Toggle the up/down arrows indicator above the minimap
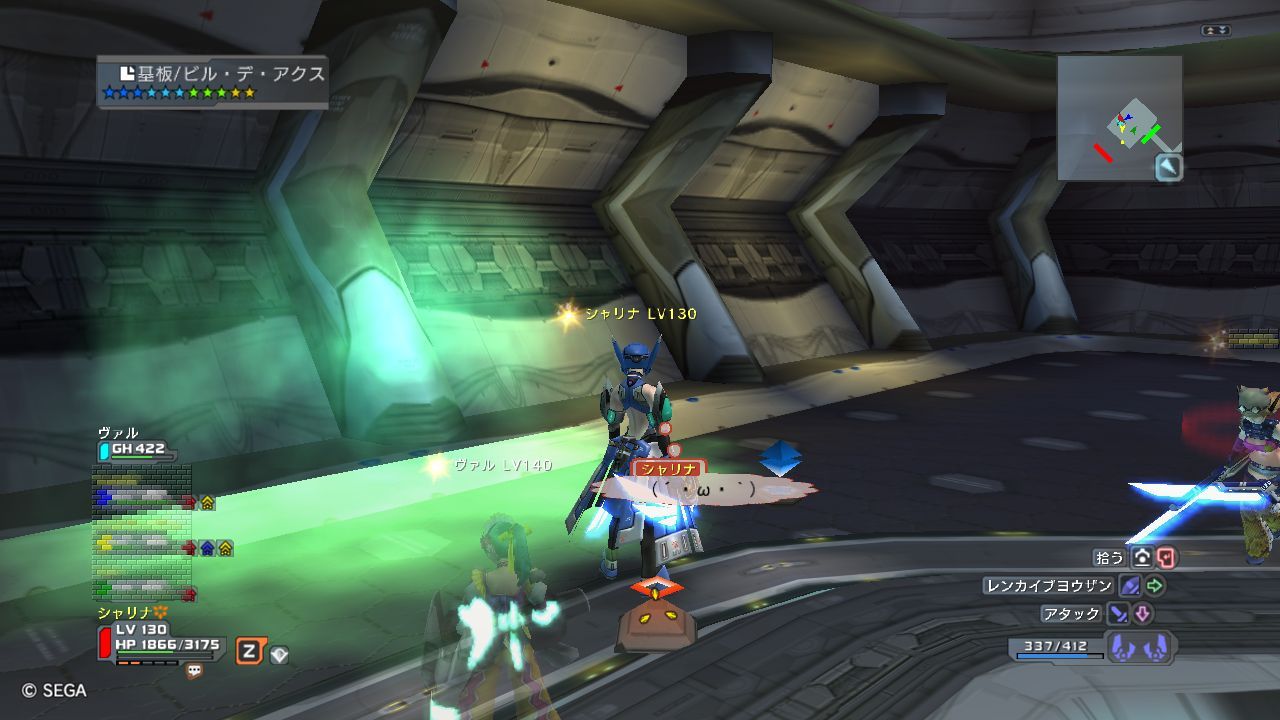 1215,31
